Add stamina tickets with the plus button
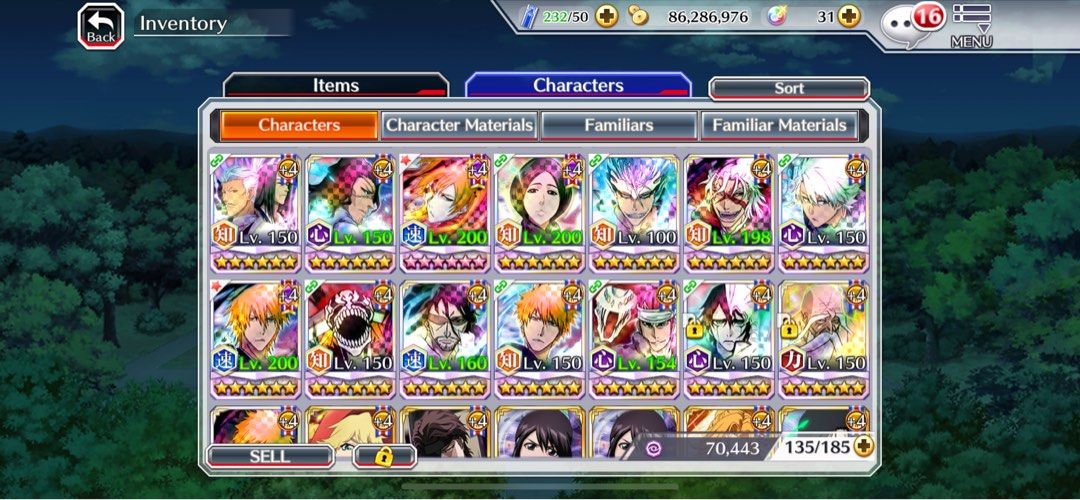 pos(606,16)
